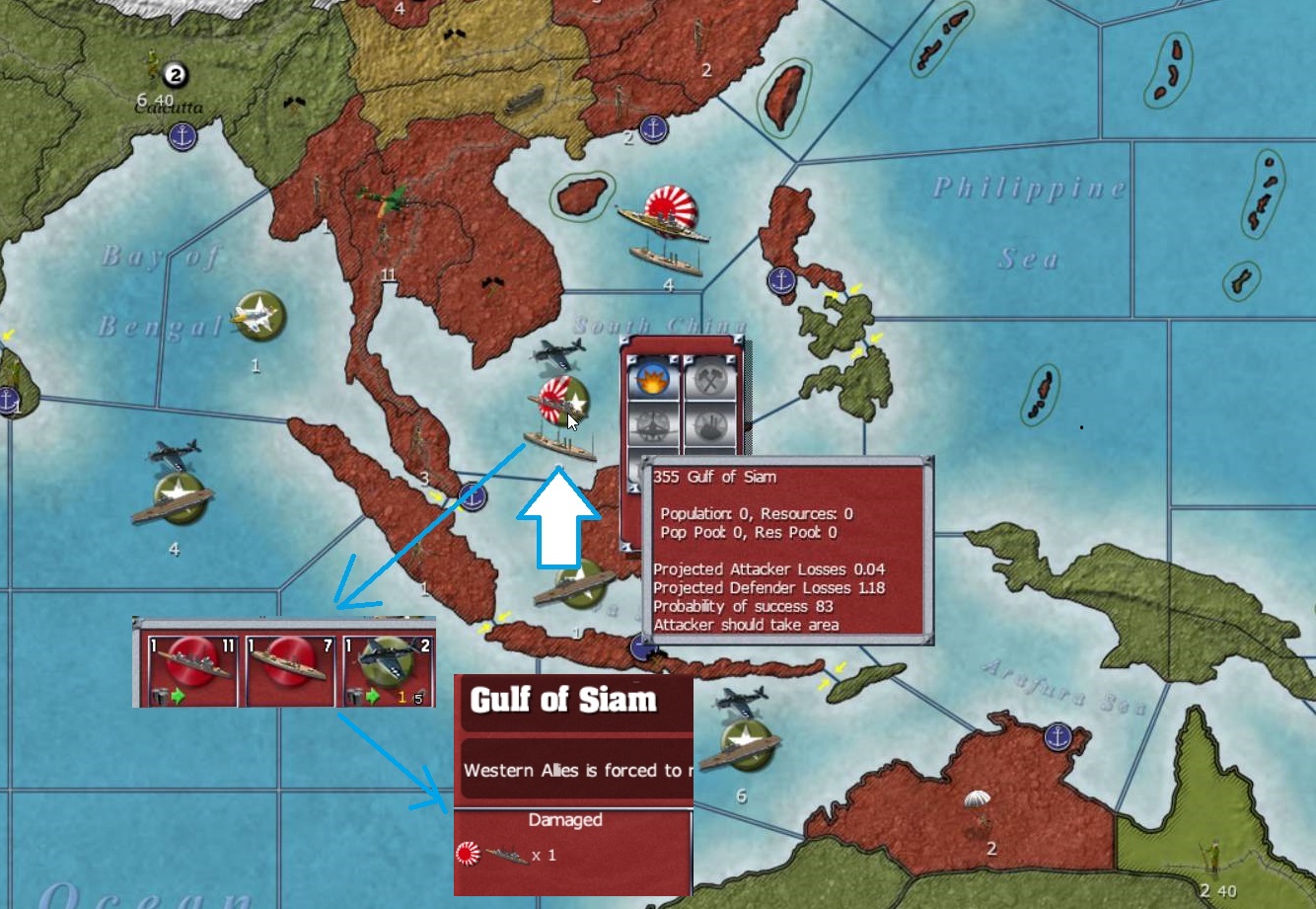Click the grayed-out factory icon in the action panel
1316x909 pixels.
point(712,426)
